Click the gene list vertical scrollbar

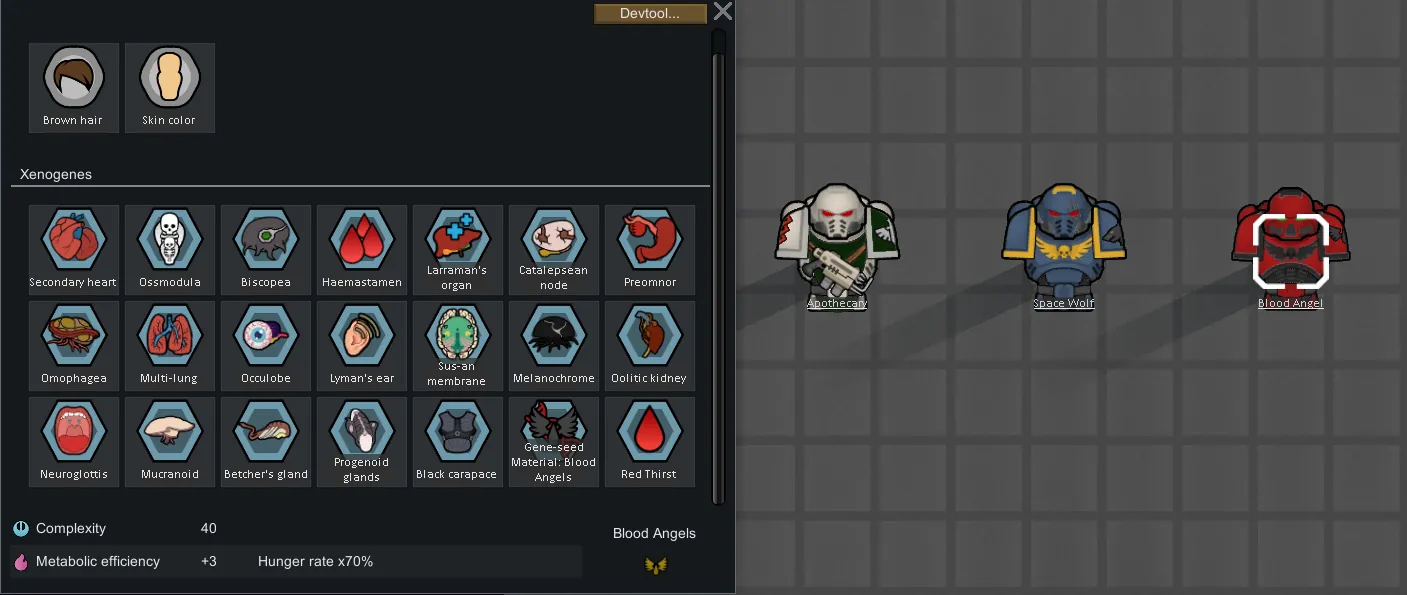tap(718, 270)
